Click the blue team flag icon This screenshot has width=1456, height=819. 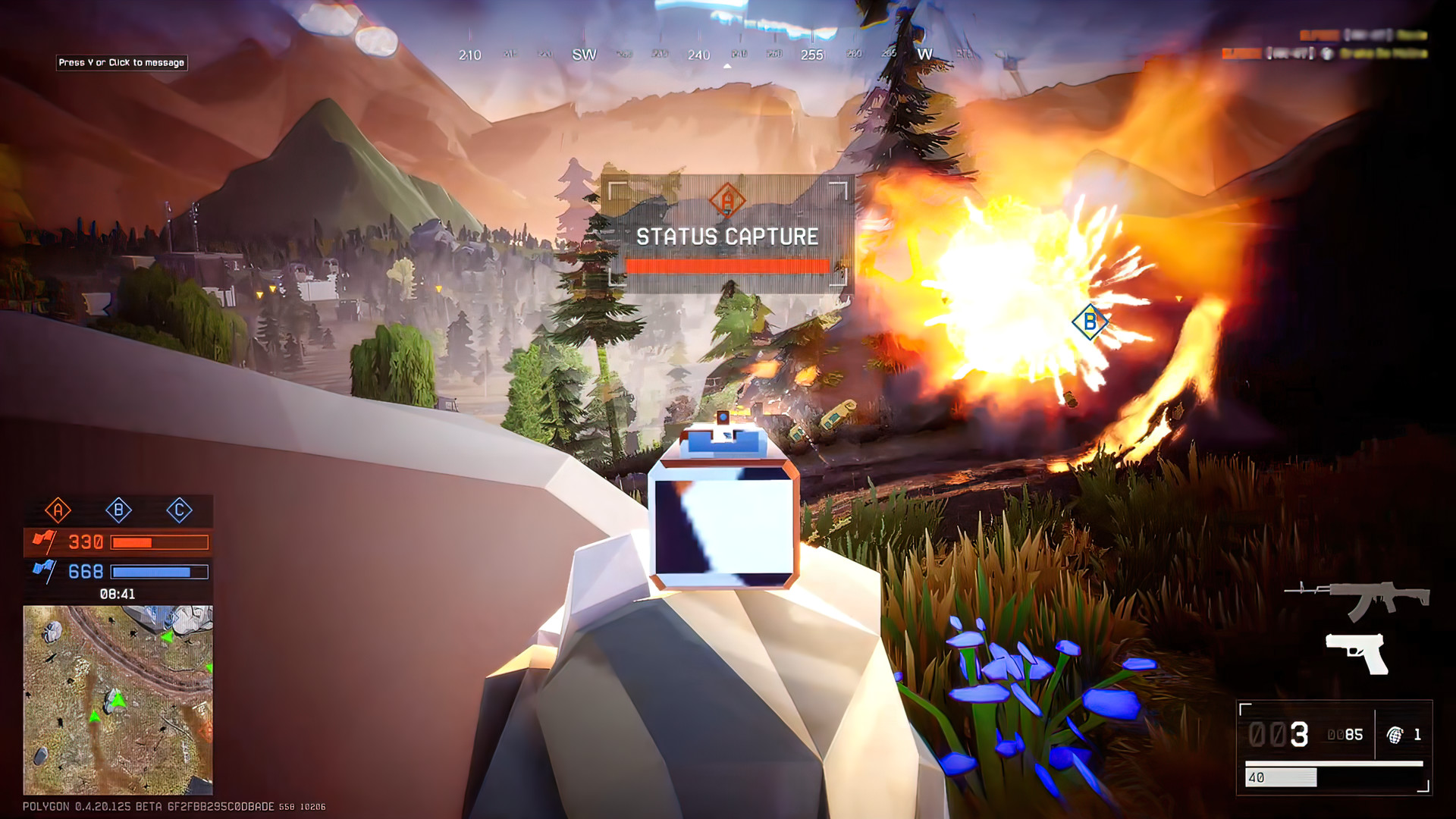[x=45, y=570]
